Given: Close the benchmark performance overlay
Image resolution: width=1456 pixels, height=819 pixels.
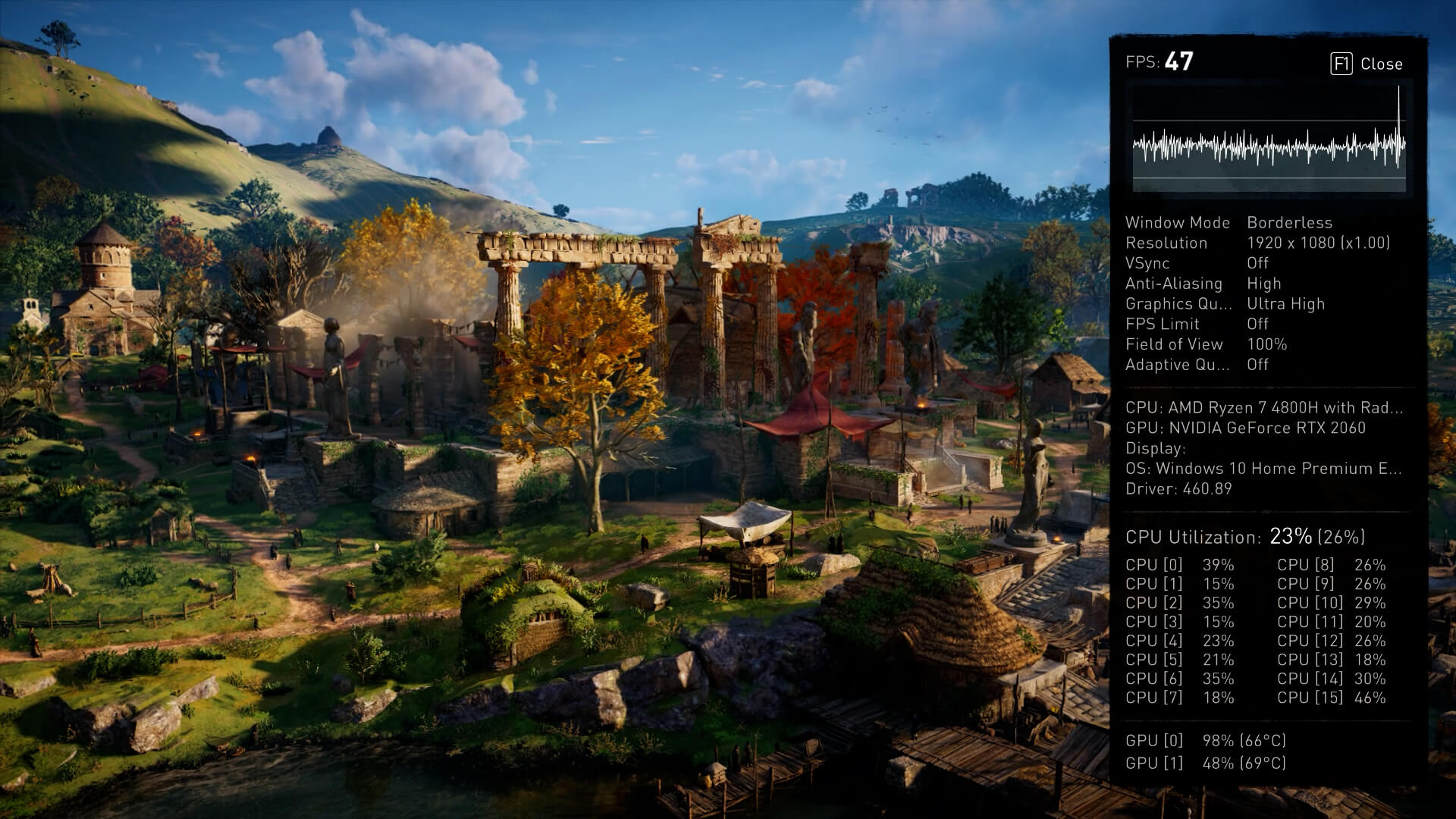Looking at the screenshot, I should point(1367,64).
